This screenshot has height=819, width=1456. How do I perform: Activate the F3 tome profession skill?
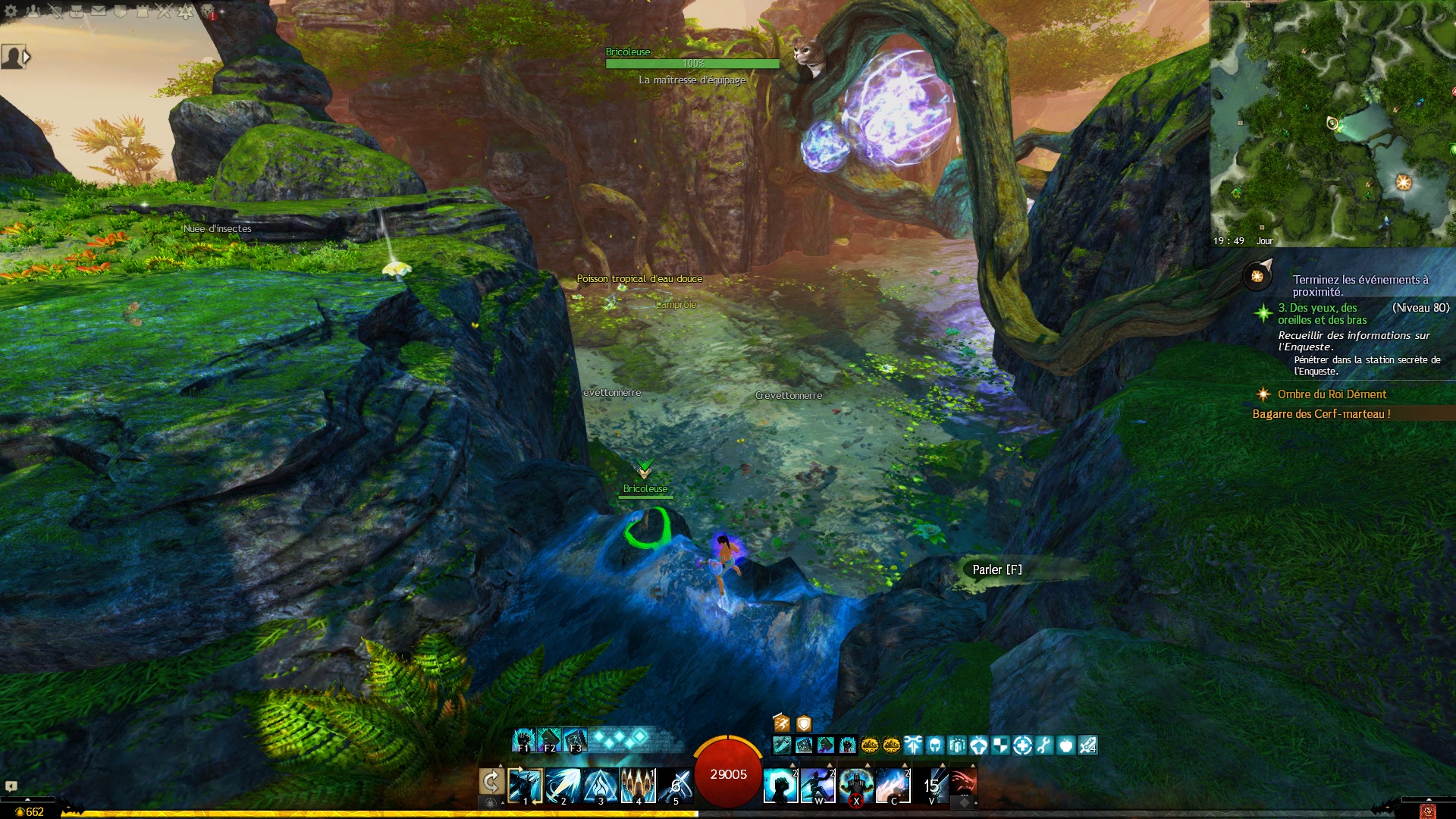pos(575,739)
